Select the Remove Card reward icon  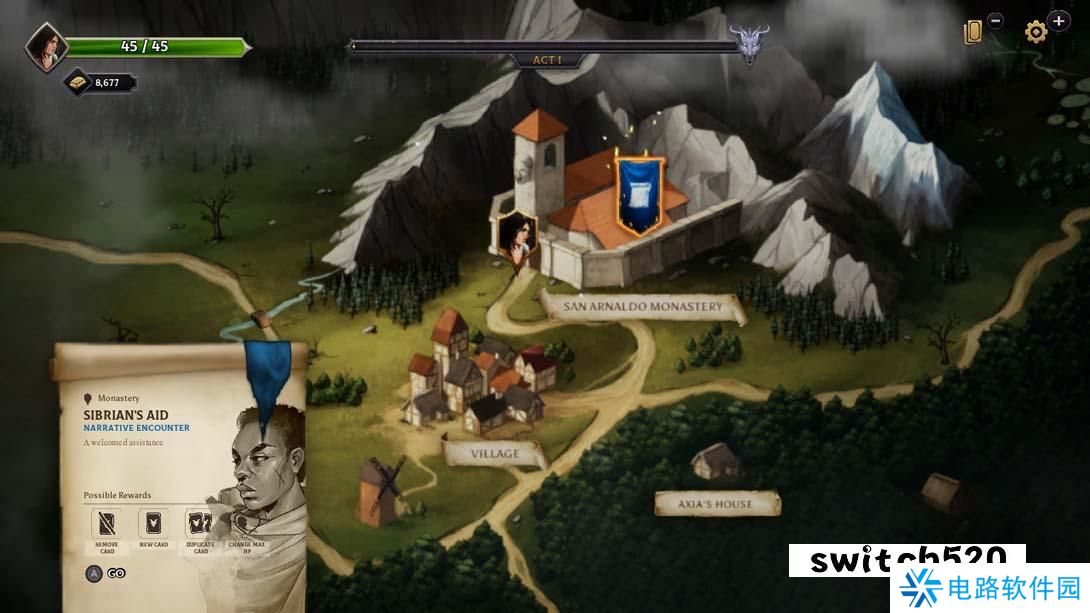(106, 524)
